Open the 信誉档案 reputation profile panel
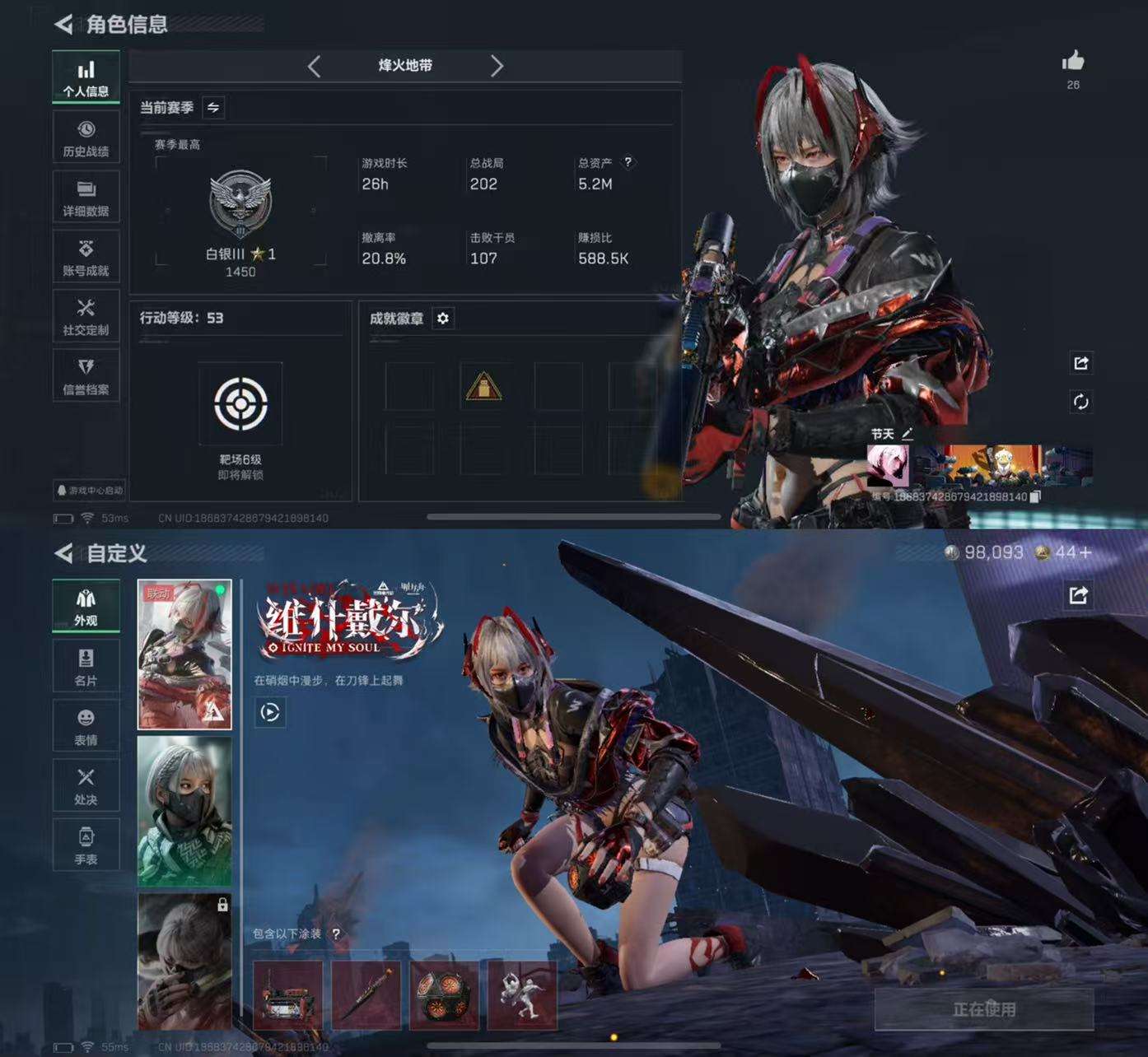 pyautogui.click(x=86, y=375)
